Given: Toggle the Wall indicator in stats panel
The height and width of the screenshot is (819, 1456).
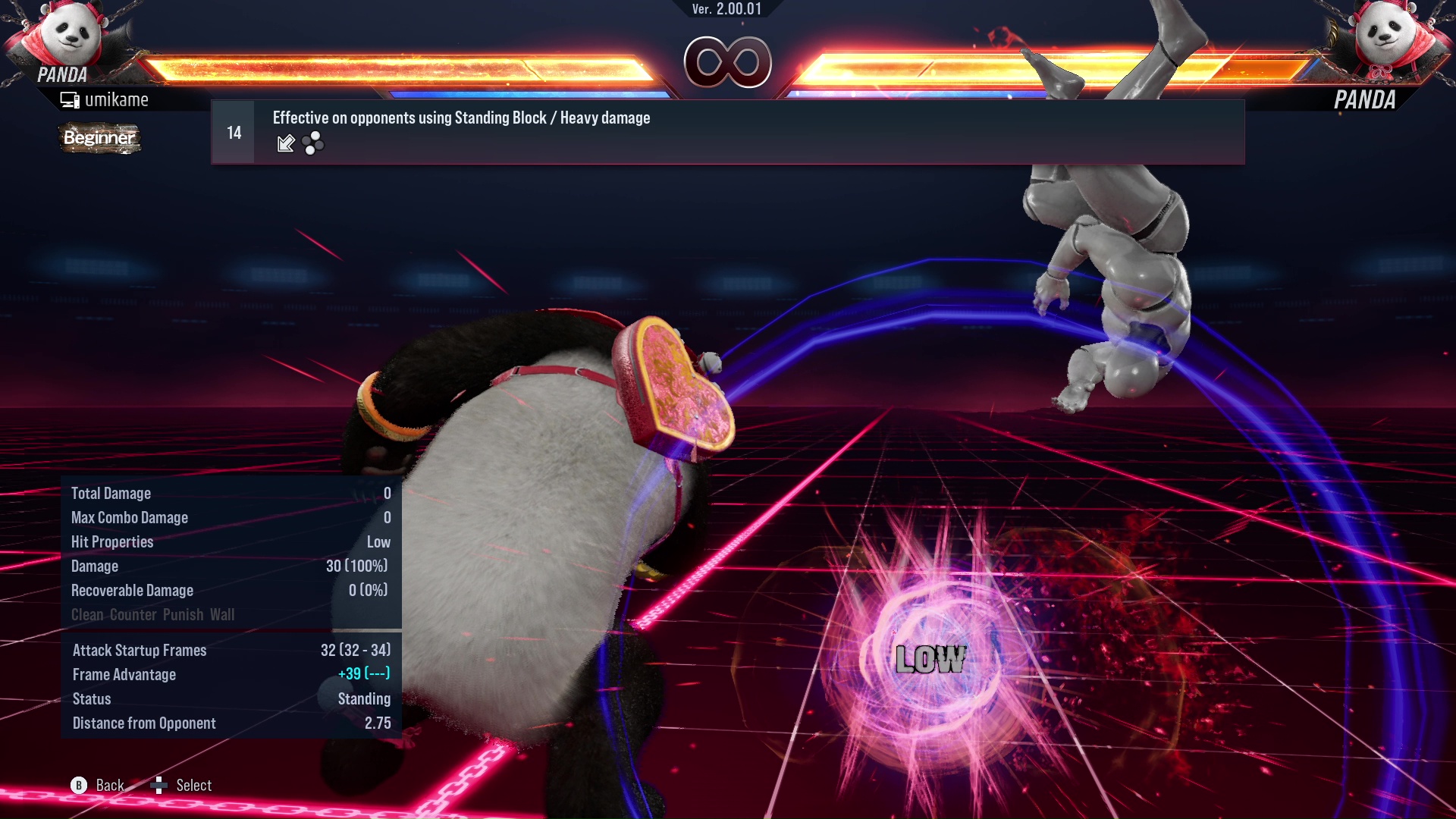Looking at the screenshot, I should 221,615.
